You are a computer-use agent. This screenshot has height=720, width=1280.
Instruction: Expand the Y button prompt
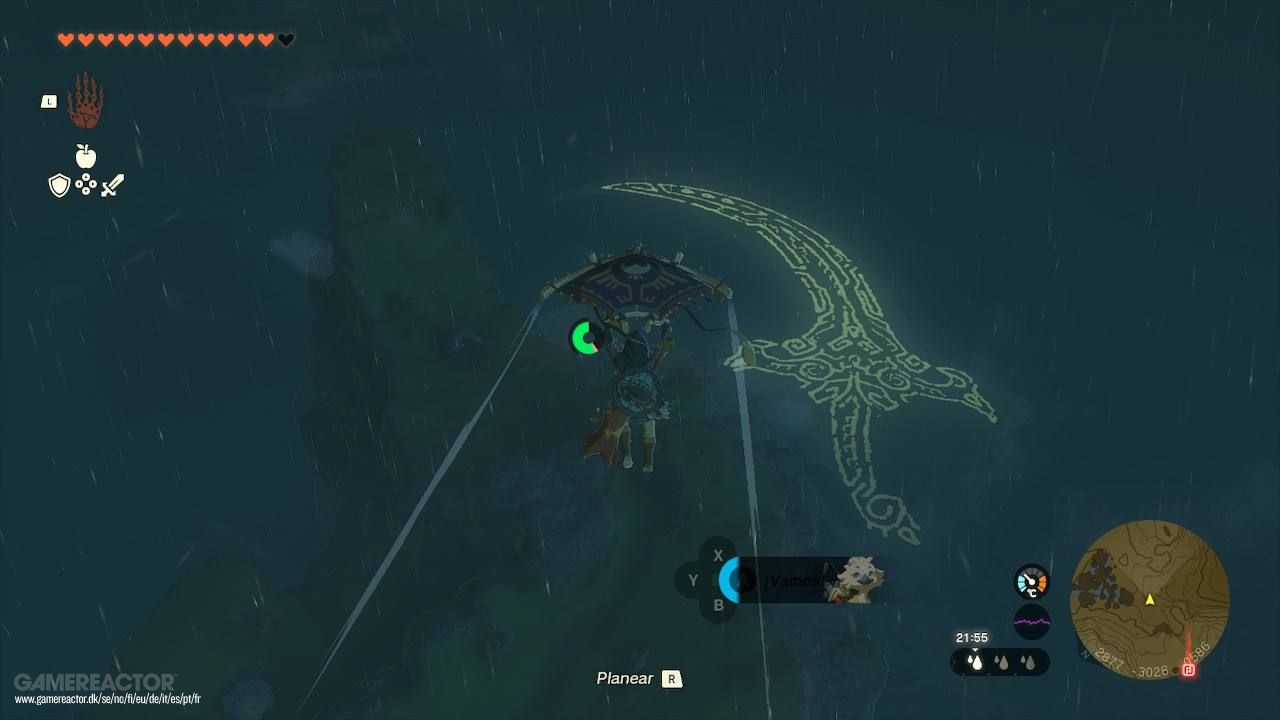693,580
